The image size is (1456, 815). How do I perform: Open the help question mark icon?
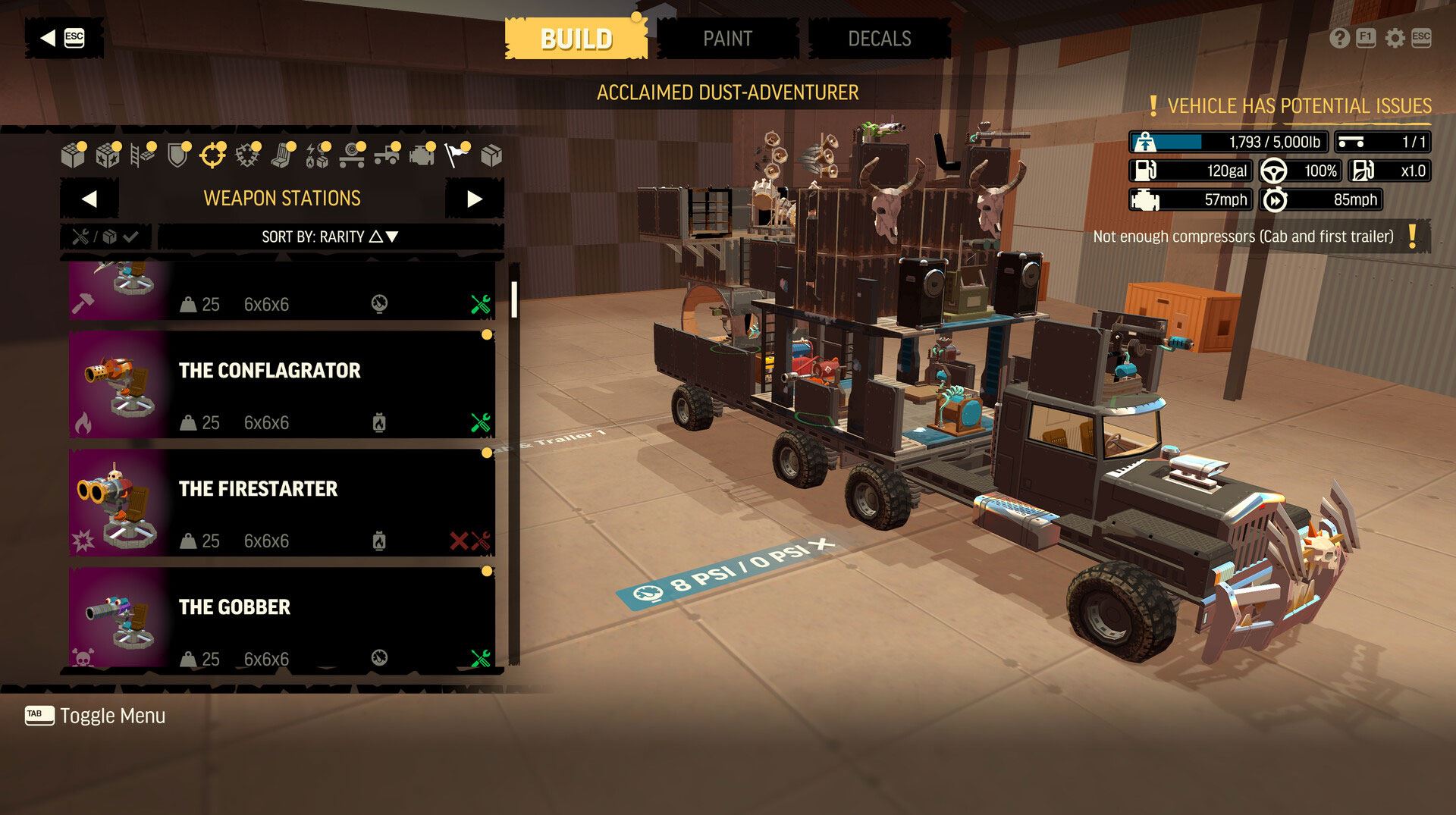pos(1339,38)
